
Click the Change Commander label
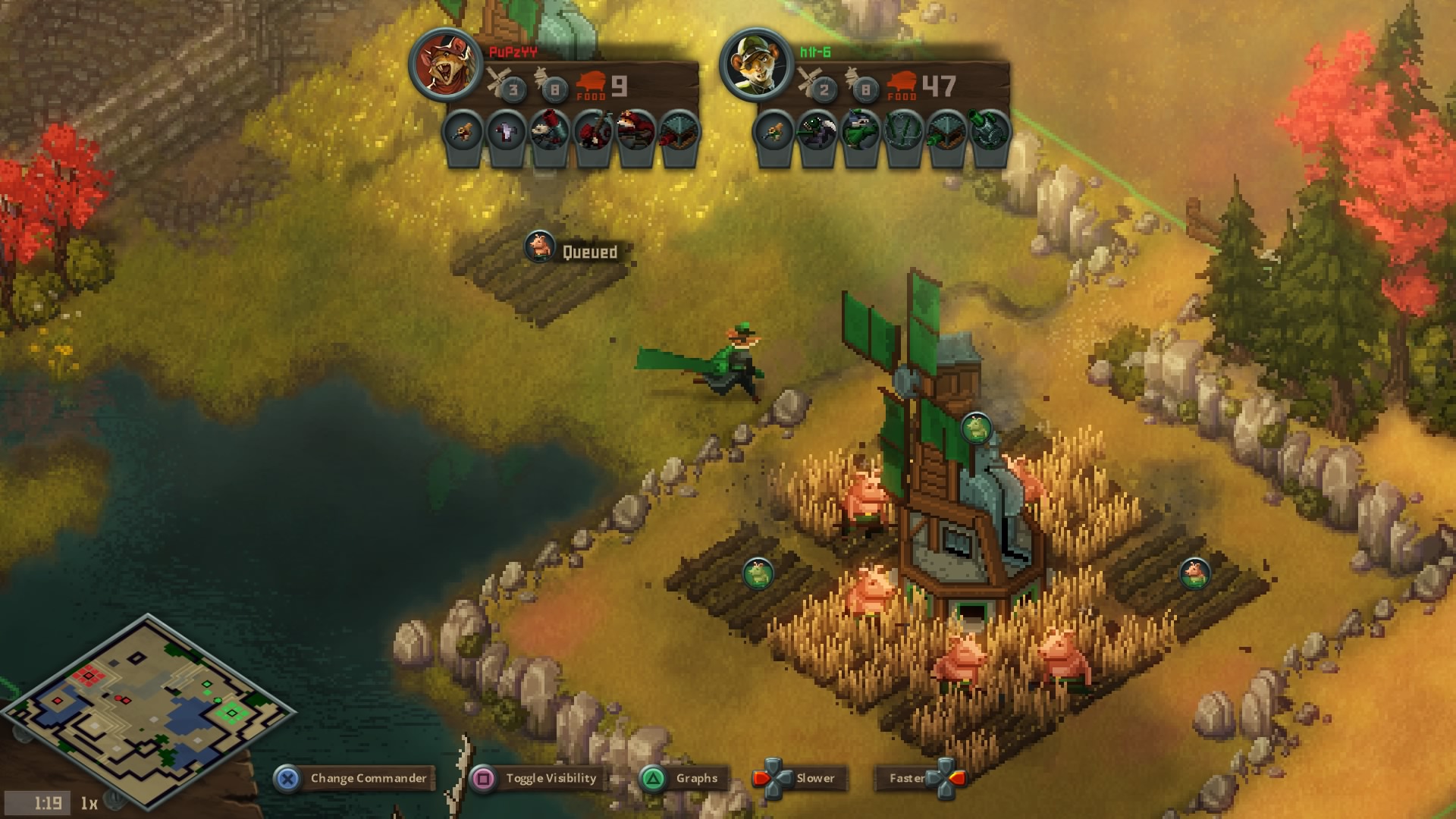pyautogui.click(x=368, y=778)
